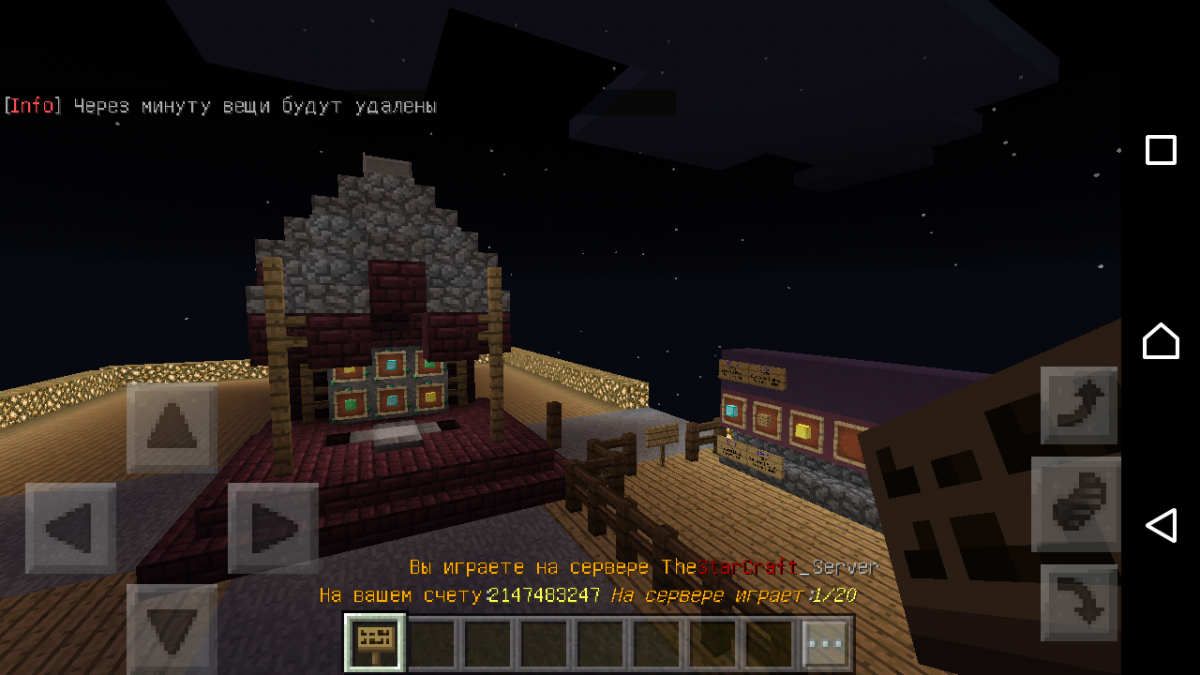The width and height of the screenshot is (1200, 675).
Task: Tap the fly down arrow button
Action: click(x=1079, y=603)
